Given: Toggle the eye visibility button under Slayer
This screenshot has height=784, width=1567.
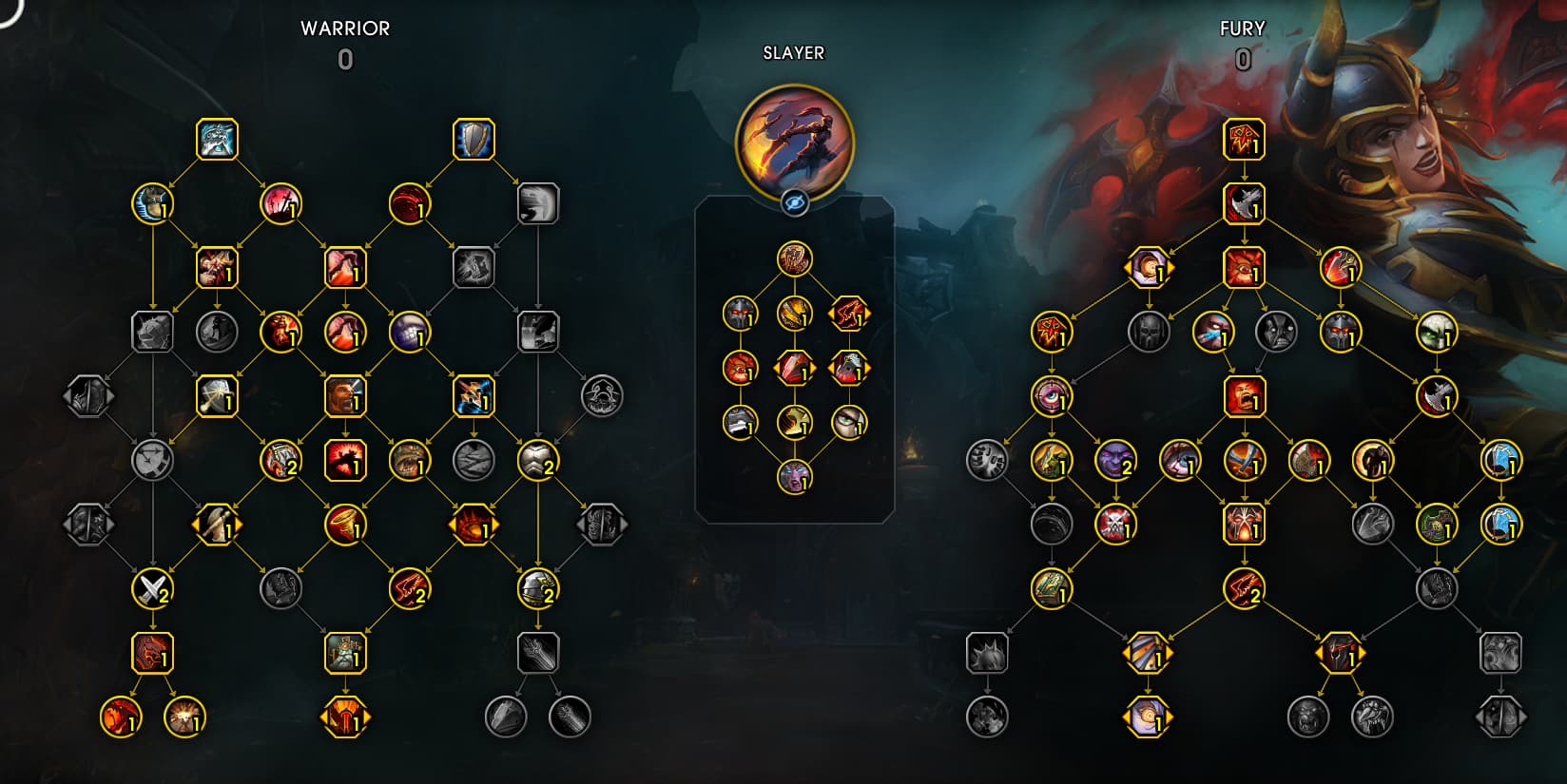Looking at the screenshot, I should [795, 201].
